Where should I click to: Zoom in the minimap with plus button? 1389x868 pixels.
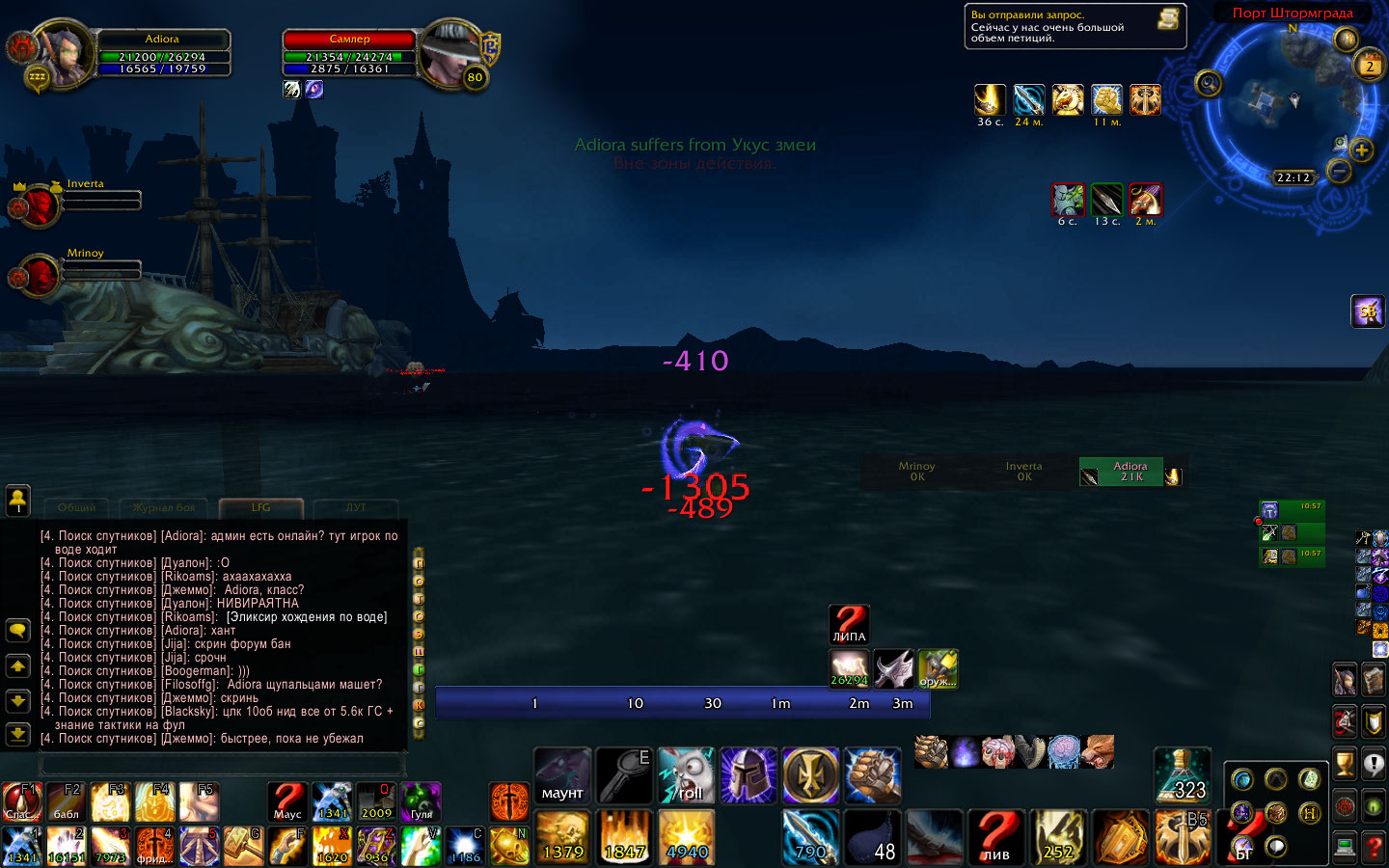(x=1361, y=149)
